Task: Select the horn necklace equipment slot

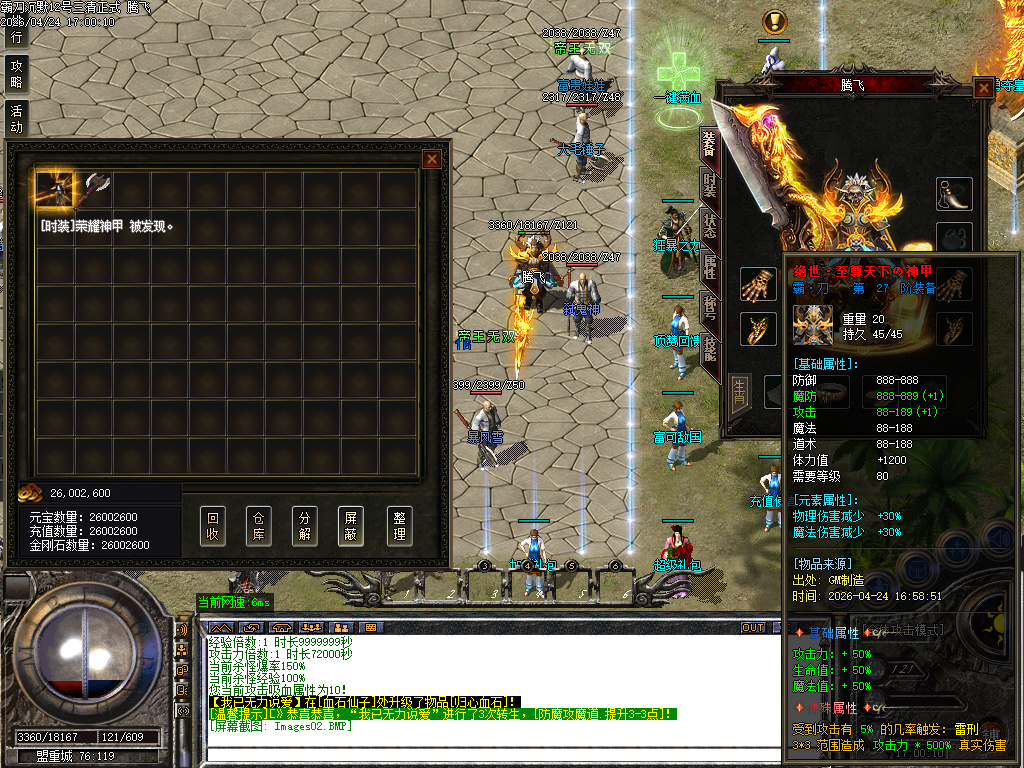Action: [955, 194]
